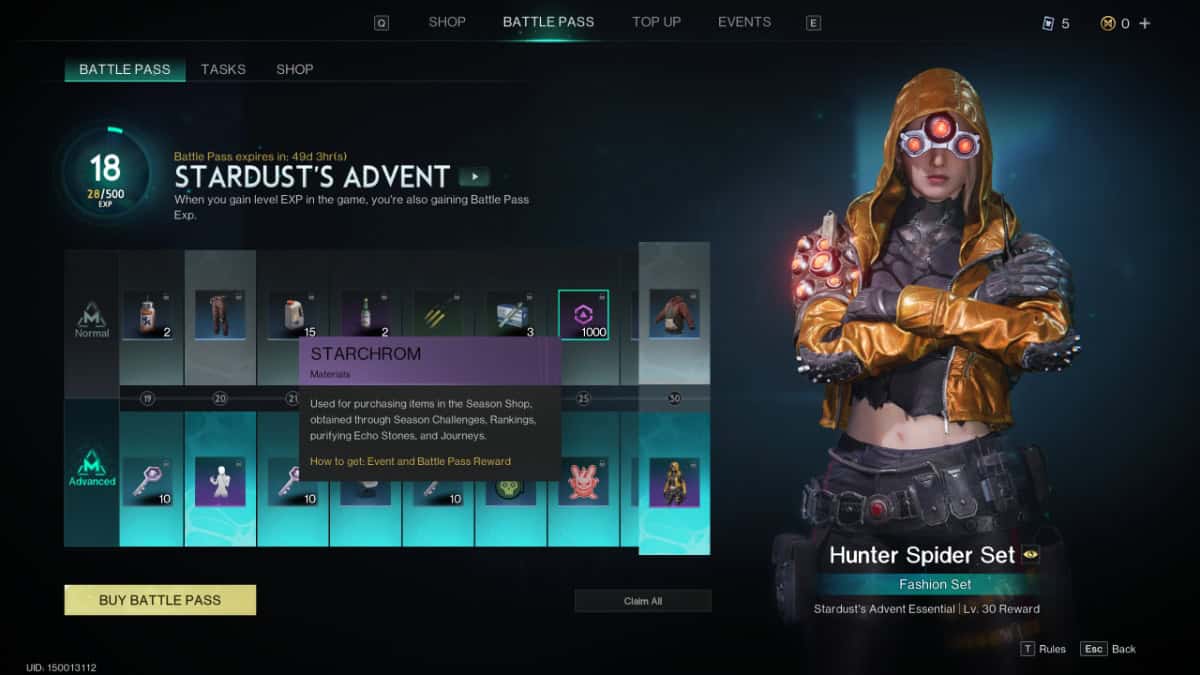The image size is (1200, 675).
Task: Play the Stardust's Advent trailer video
Action: (474, 177)
